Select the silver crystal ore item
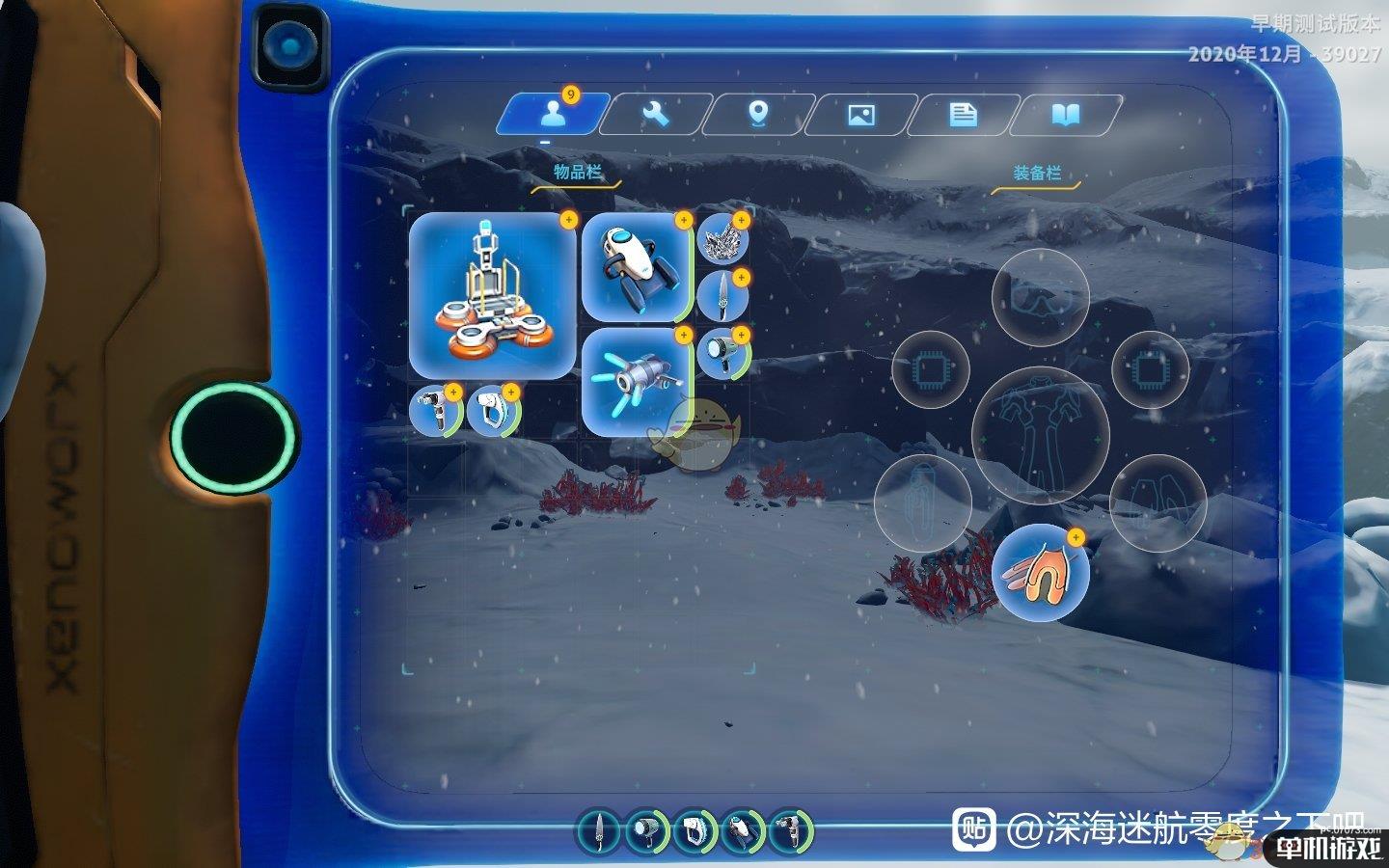The height and width of the screenshot is (868, 1389). pos(722,238)
